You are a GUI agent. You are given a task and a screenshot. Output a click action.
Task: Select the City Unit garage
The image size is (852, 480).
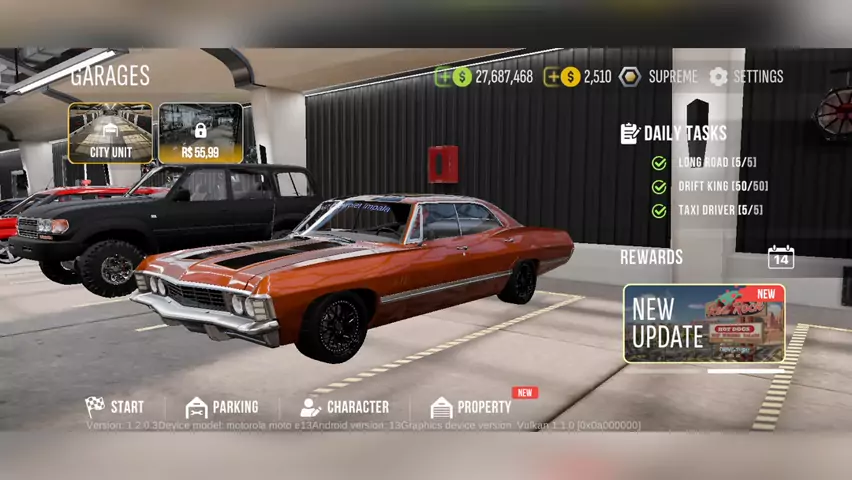[110, 133]
